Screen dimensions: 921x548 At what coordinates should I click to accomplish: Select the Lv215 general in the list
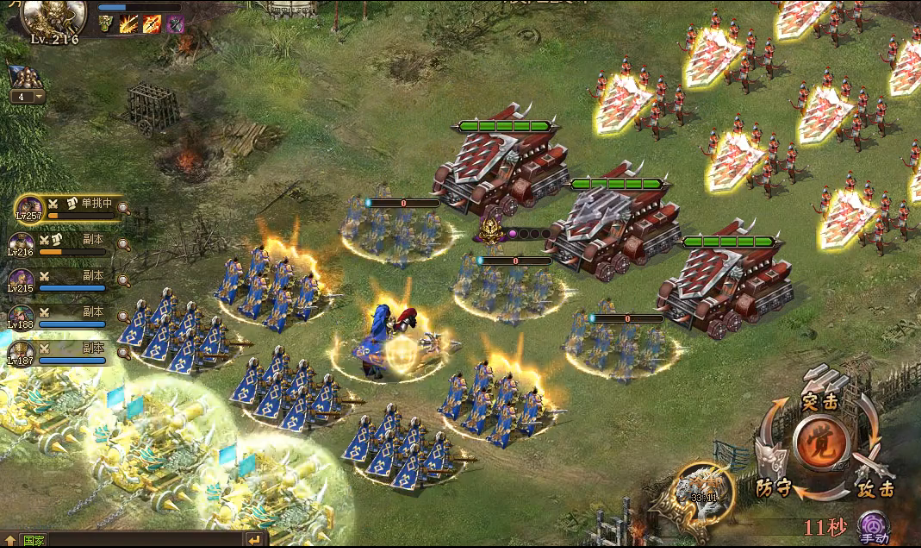[x=22, y=281]
